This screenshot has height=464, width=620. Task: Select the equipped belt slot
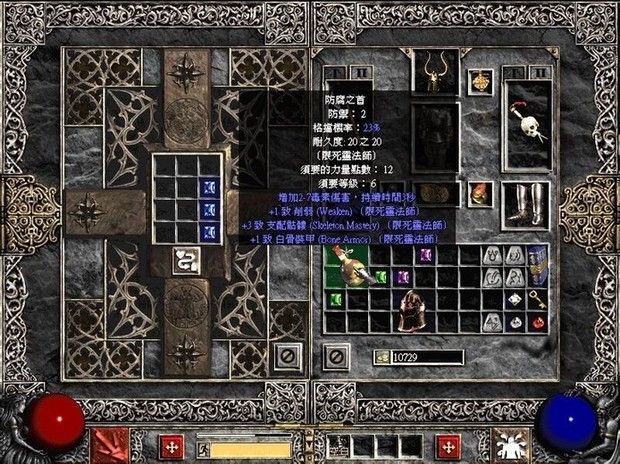pyautogui.click(x=435, y=193)
